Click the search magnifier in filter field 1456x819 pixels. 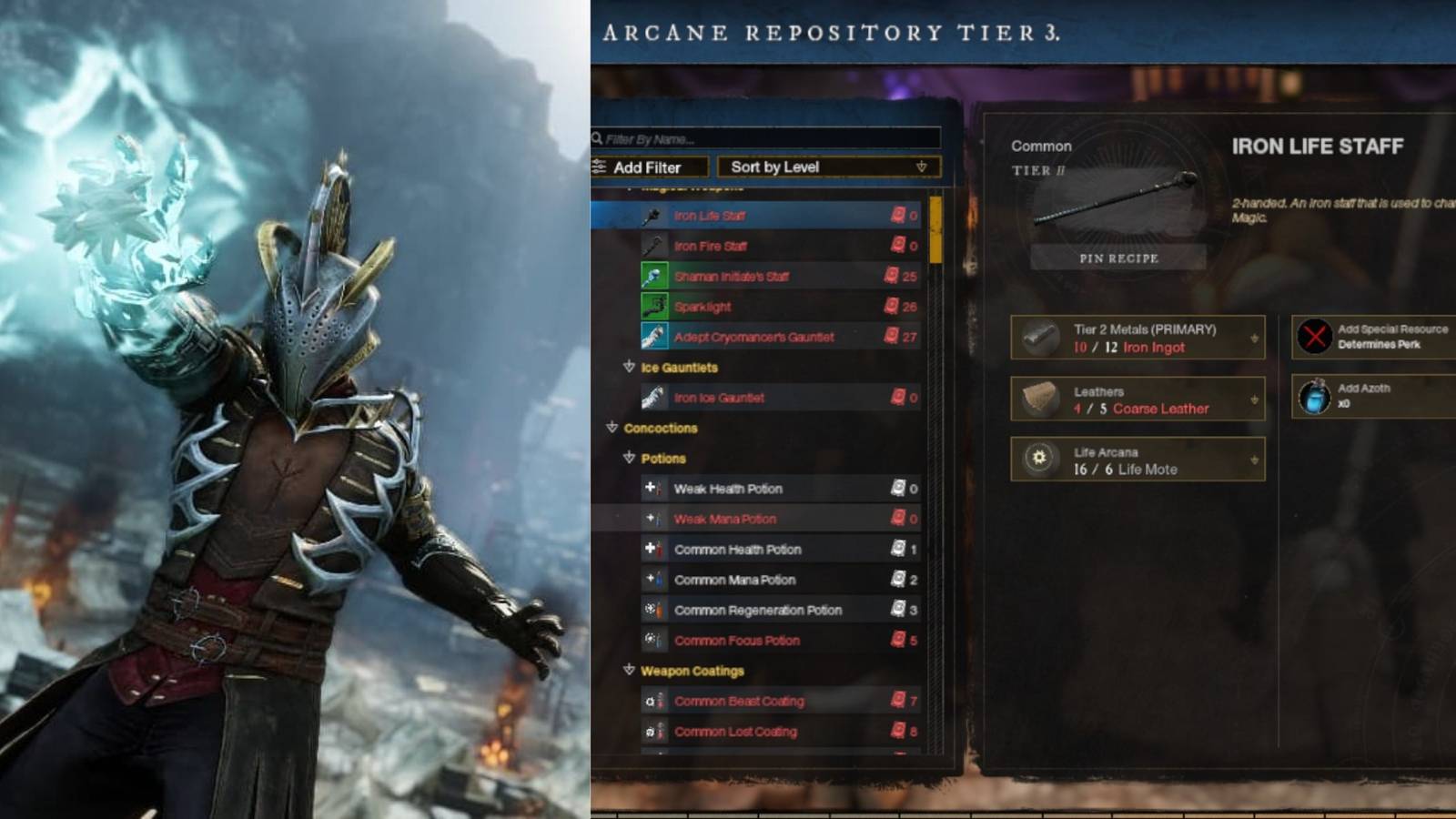click(598, 138)
